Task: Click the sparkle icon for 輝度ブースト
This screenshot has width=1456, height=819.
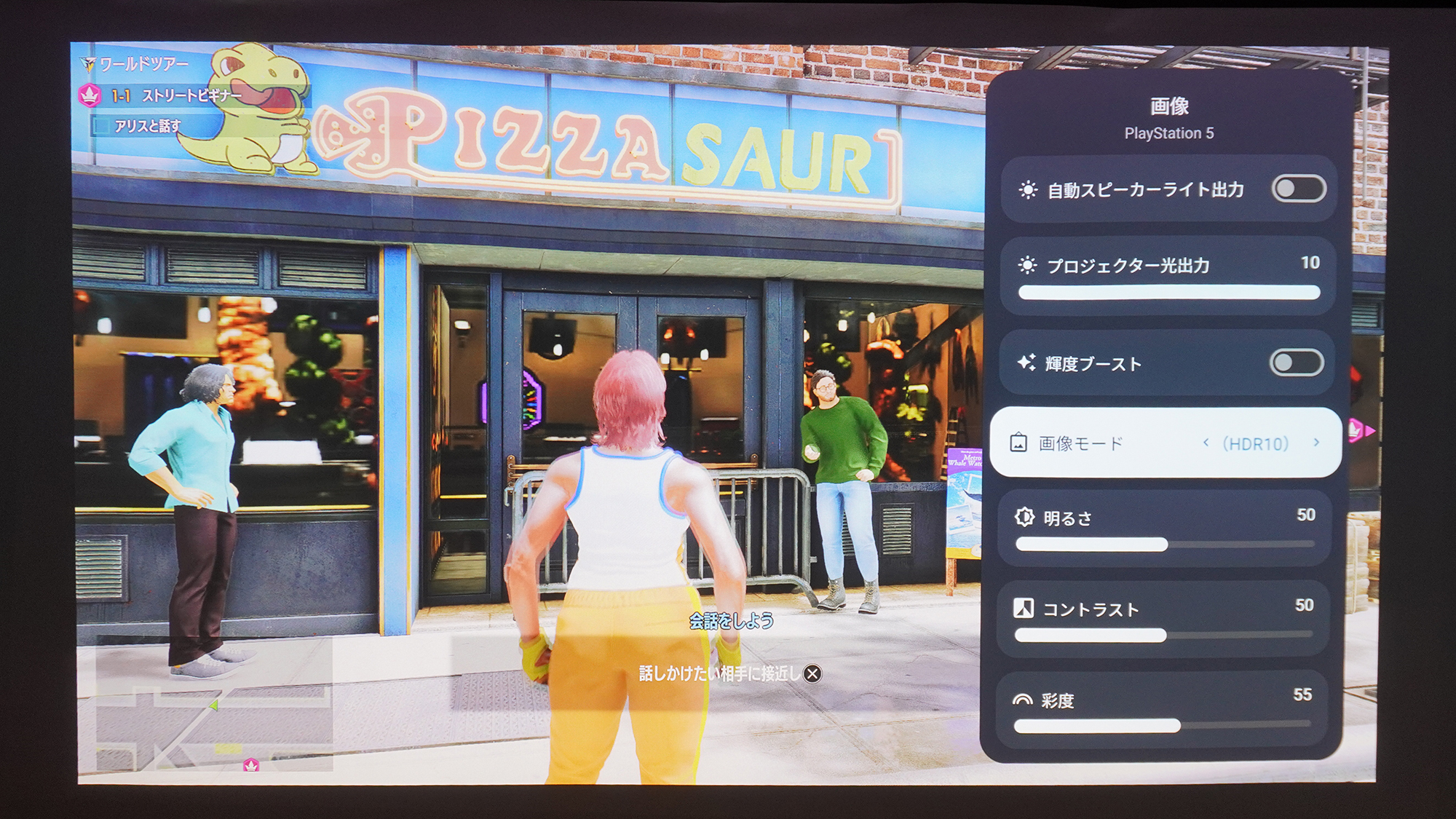Action: [x=1026, y=363]
